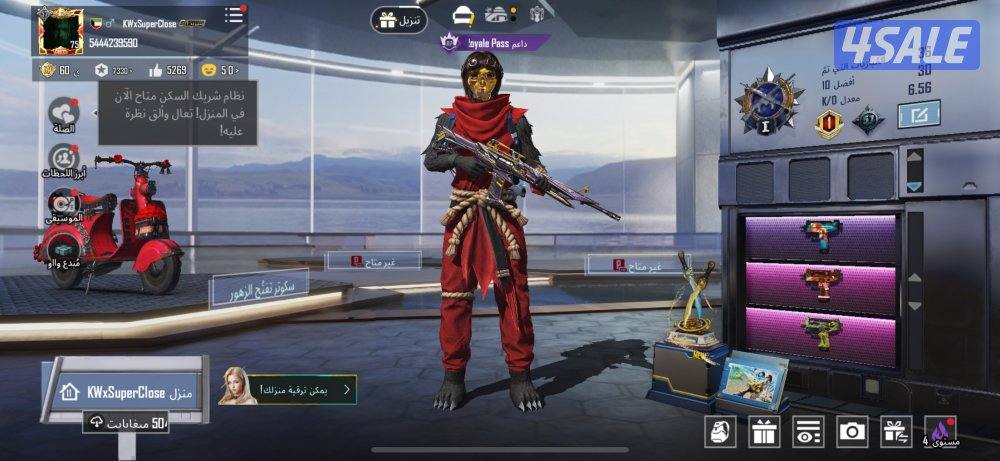
Task: Click the eye view icon in bottom toolbar
Action: tap(808, 431)
